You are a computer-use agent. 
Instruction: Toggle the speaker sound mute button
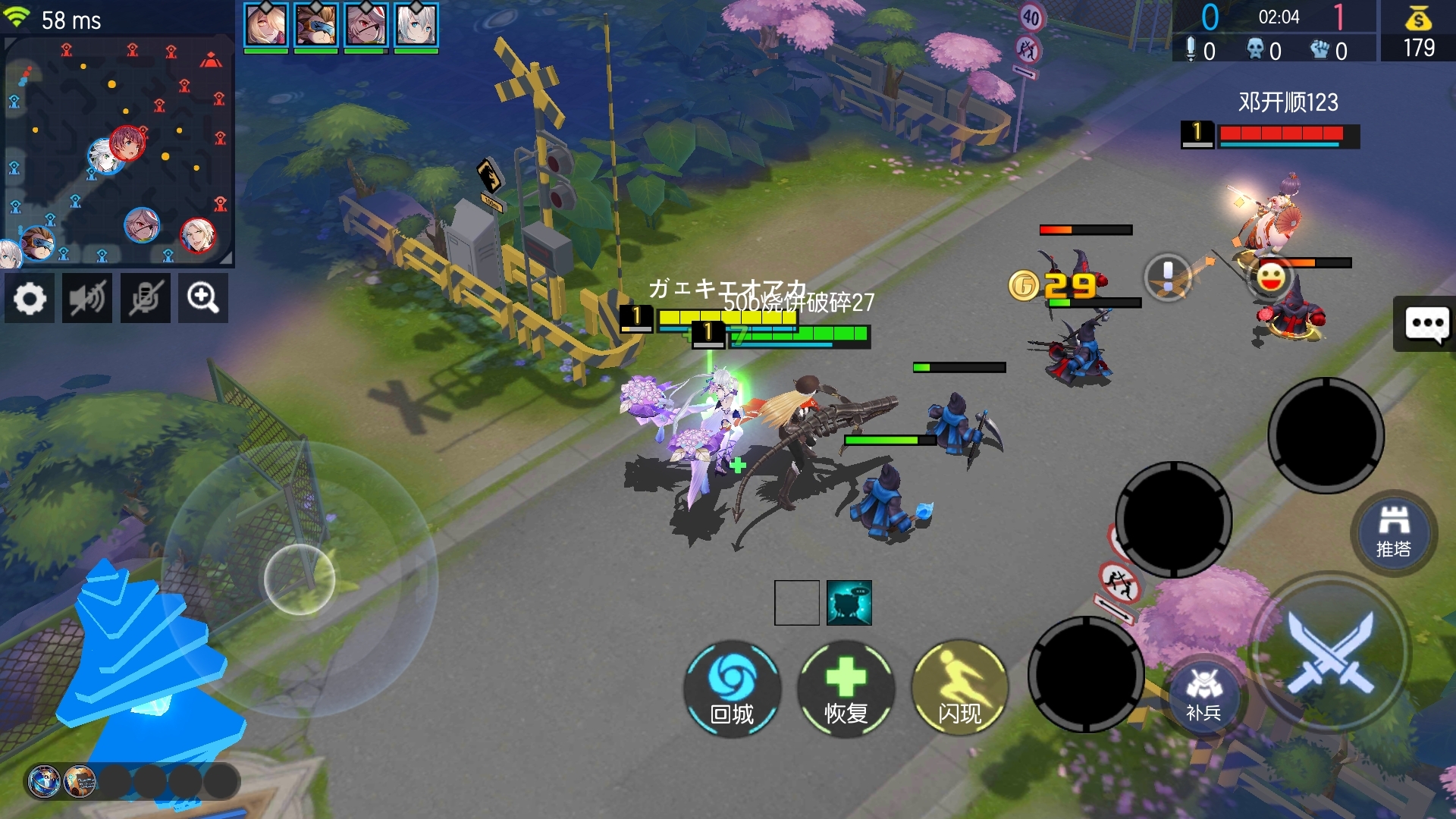pyautogui.click(x=87, y=299)
